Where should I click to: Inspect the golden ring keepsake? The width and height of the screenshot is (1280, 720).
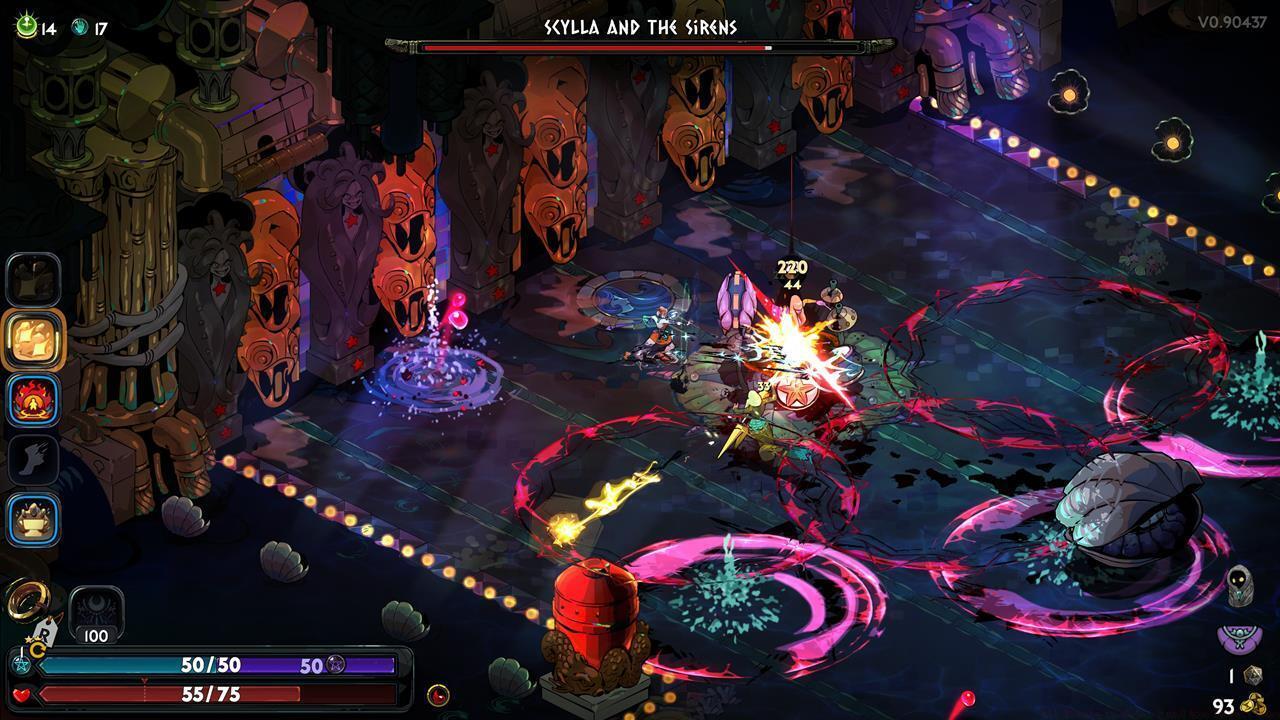click(x=25, y=599)
